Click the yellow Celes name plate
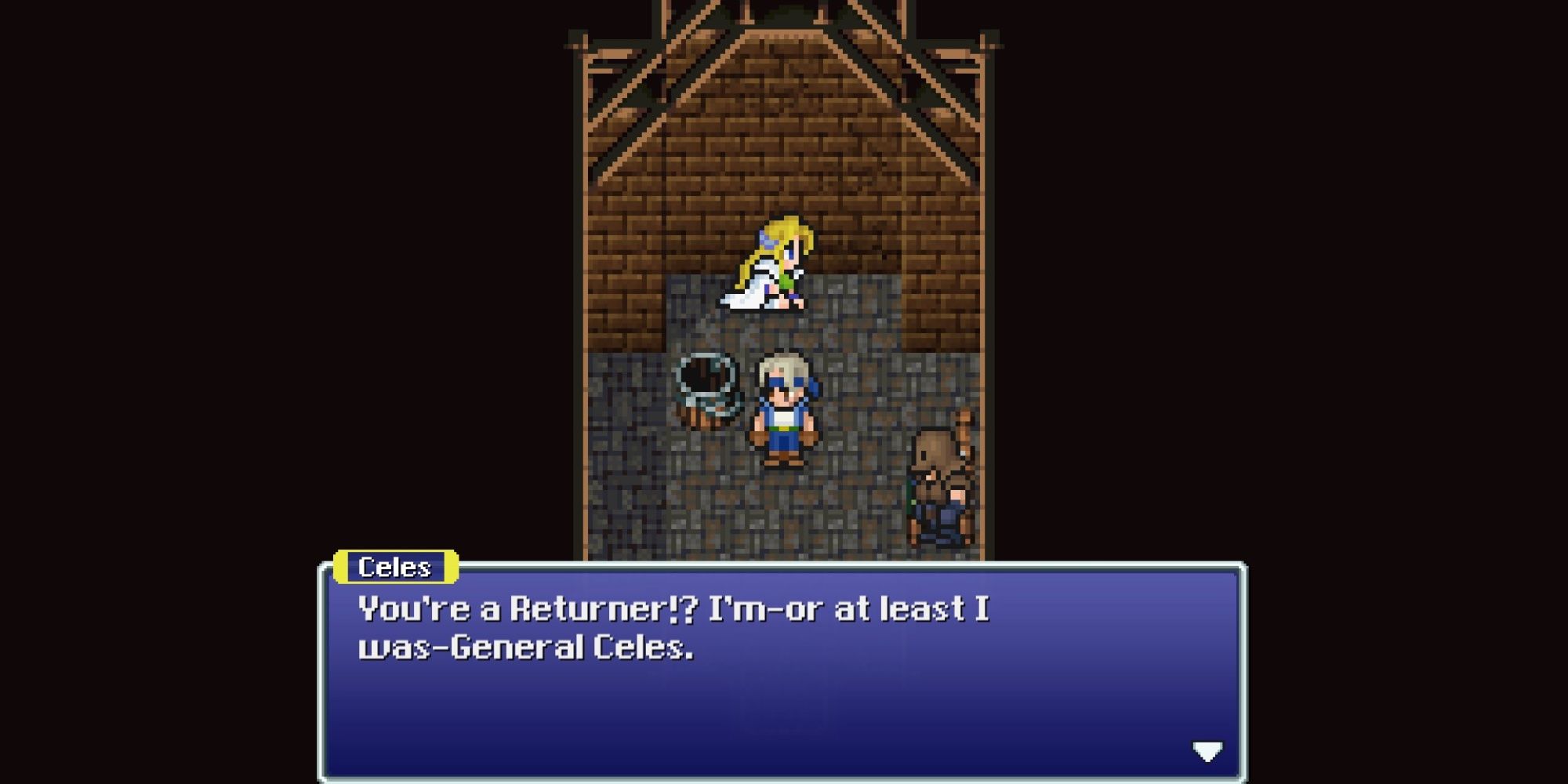Image resolution: width=1568 pixels, height=784 pixels. tap(396, 568)
